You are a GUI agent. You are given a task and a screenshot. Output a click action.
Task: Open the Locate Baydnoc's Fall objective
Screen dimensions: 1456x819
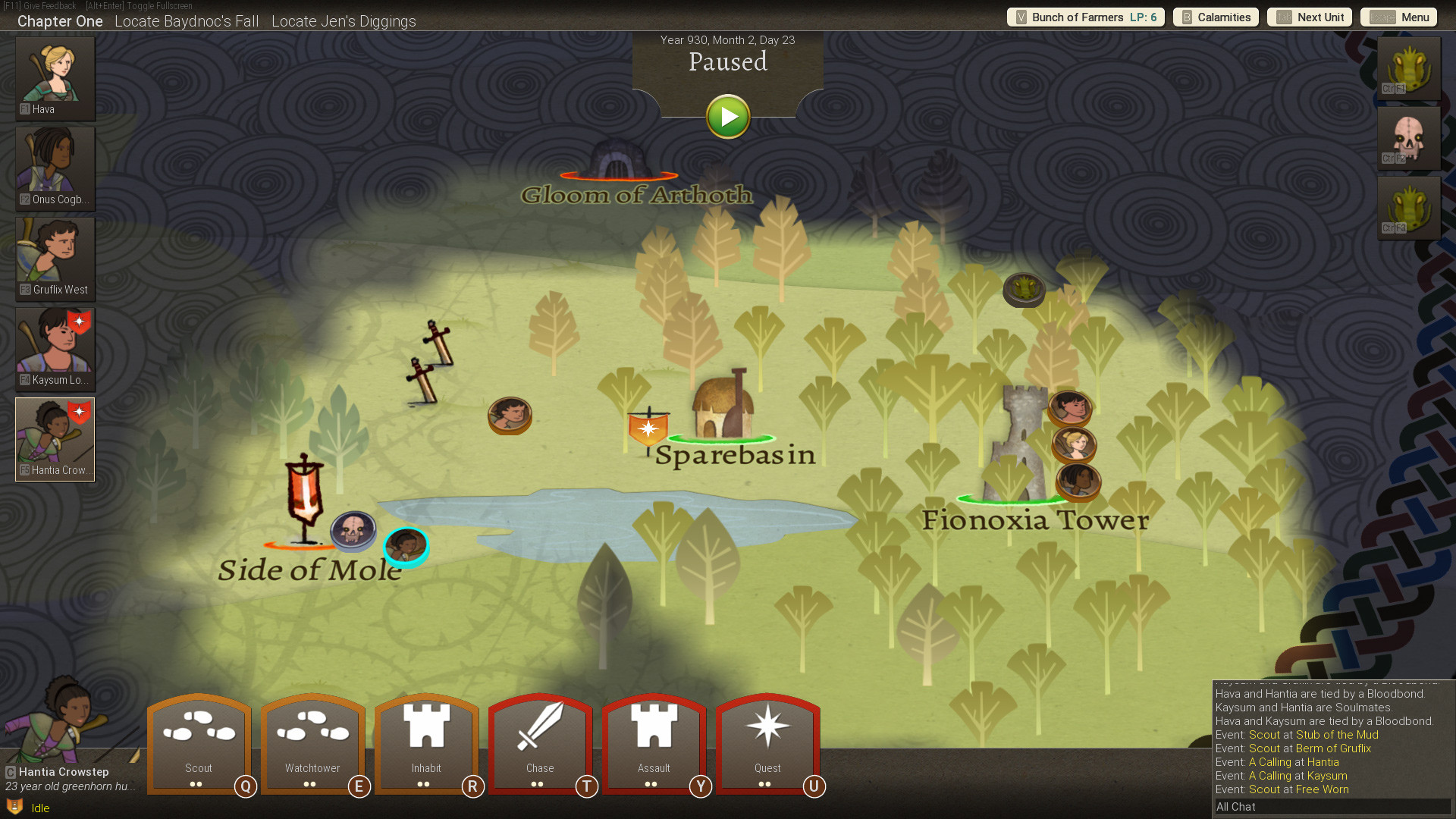(187, 21)
